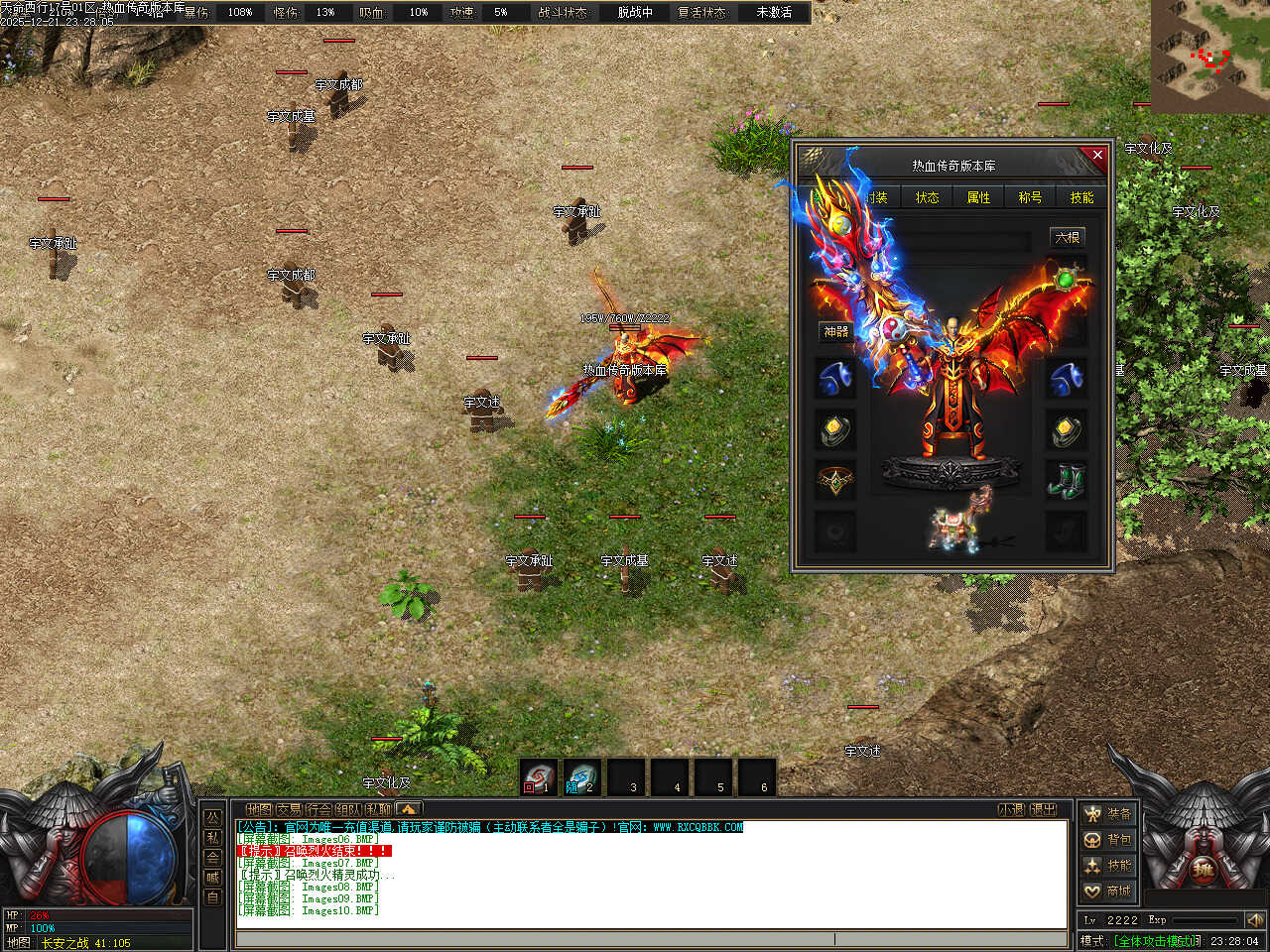Viewport: 1270px width, 952px height.
Task: Select the 称号 (Title) tab
Action: click(x=1030, y=197)
